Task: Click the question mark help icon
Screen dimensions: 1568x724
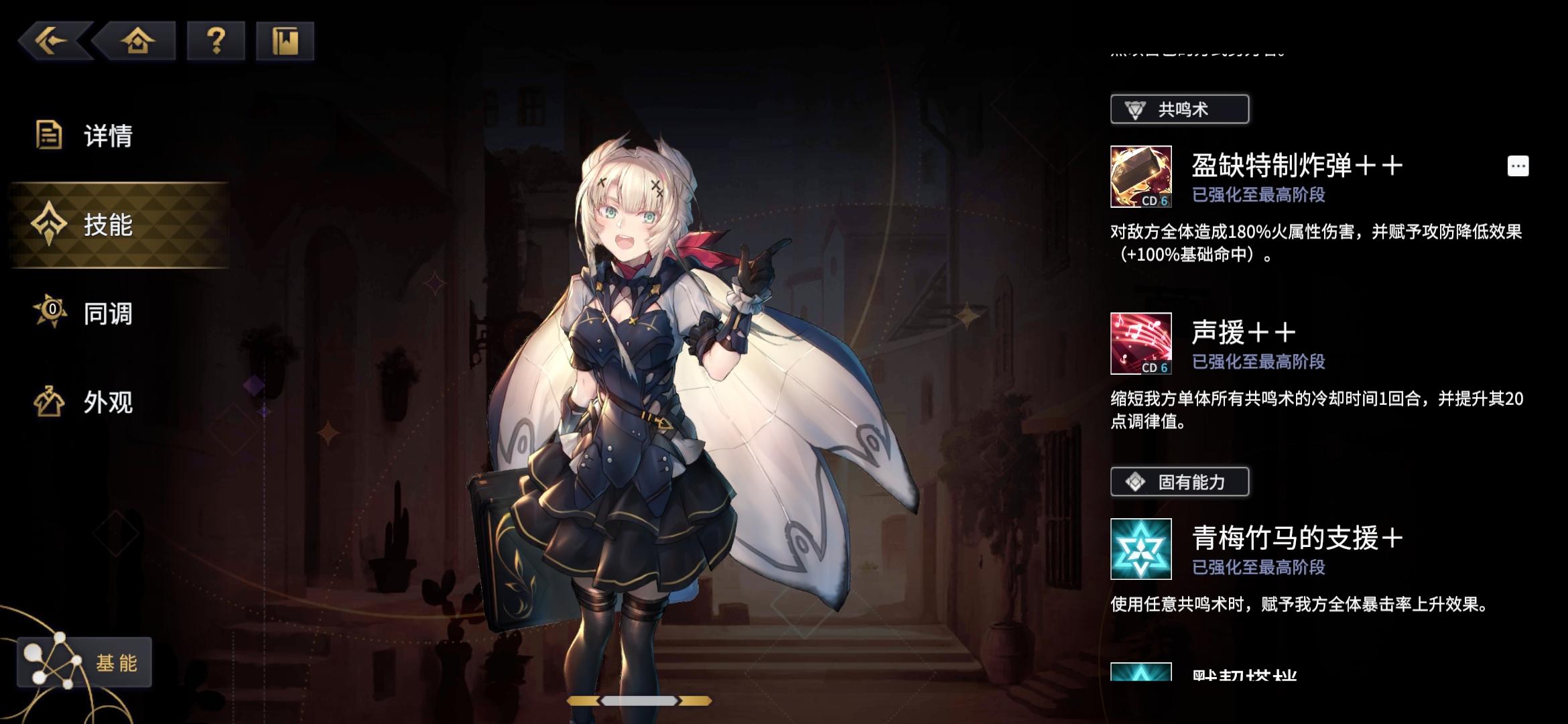Action: tap(214, 40)
